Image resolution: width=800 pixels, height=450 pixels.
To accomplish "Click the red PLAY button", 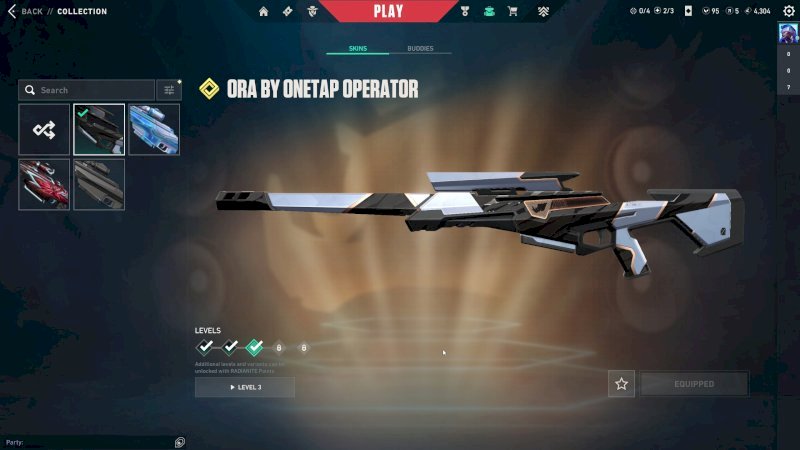I will tap(388, 11).
